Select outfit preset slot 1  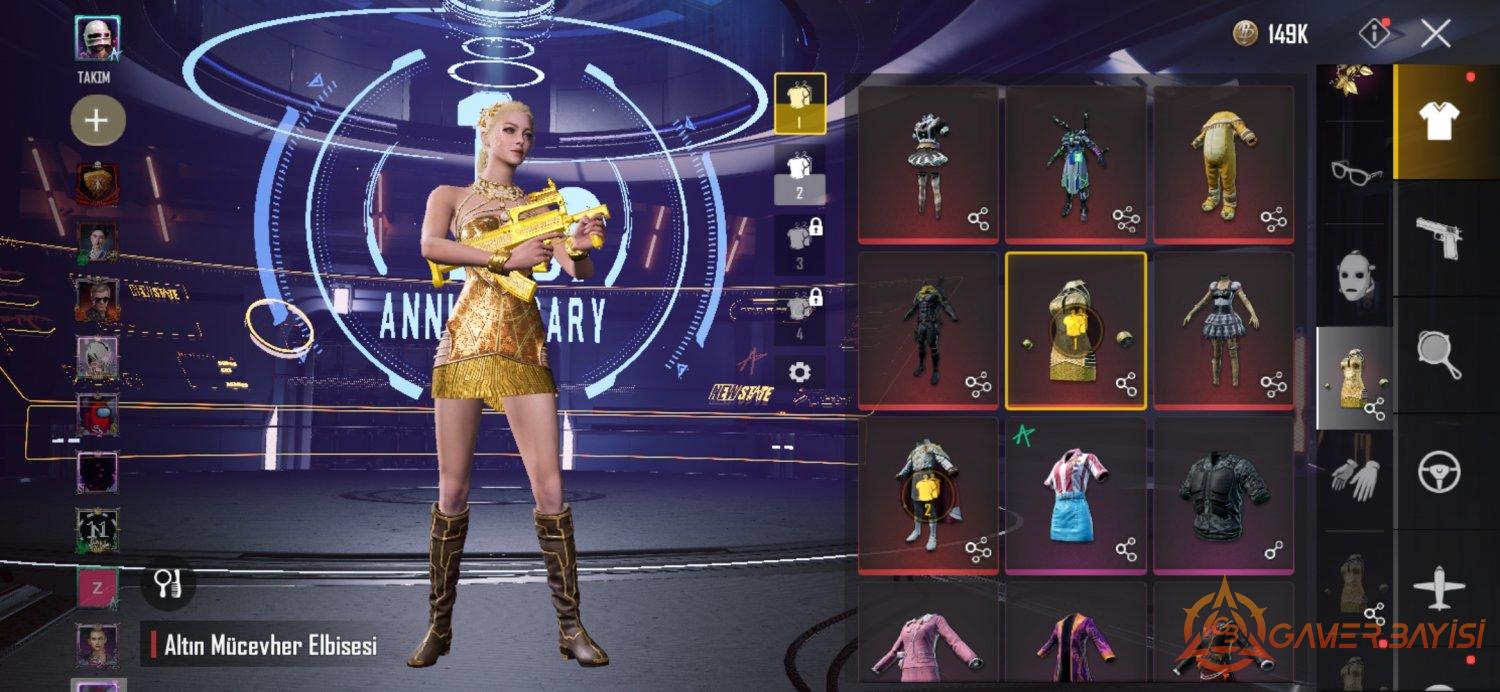click(x=800, y=103)
